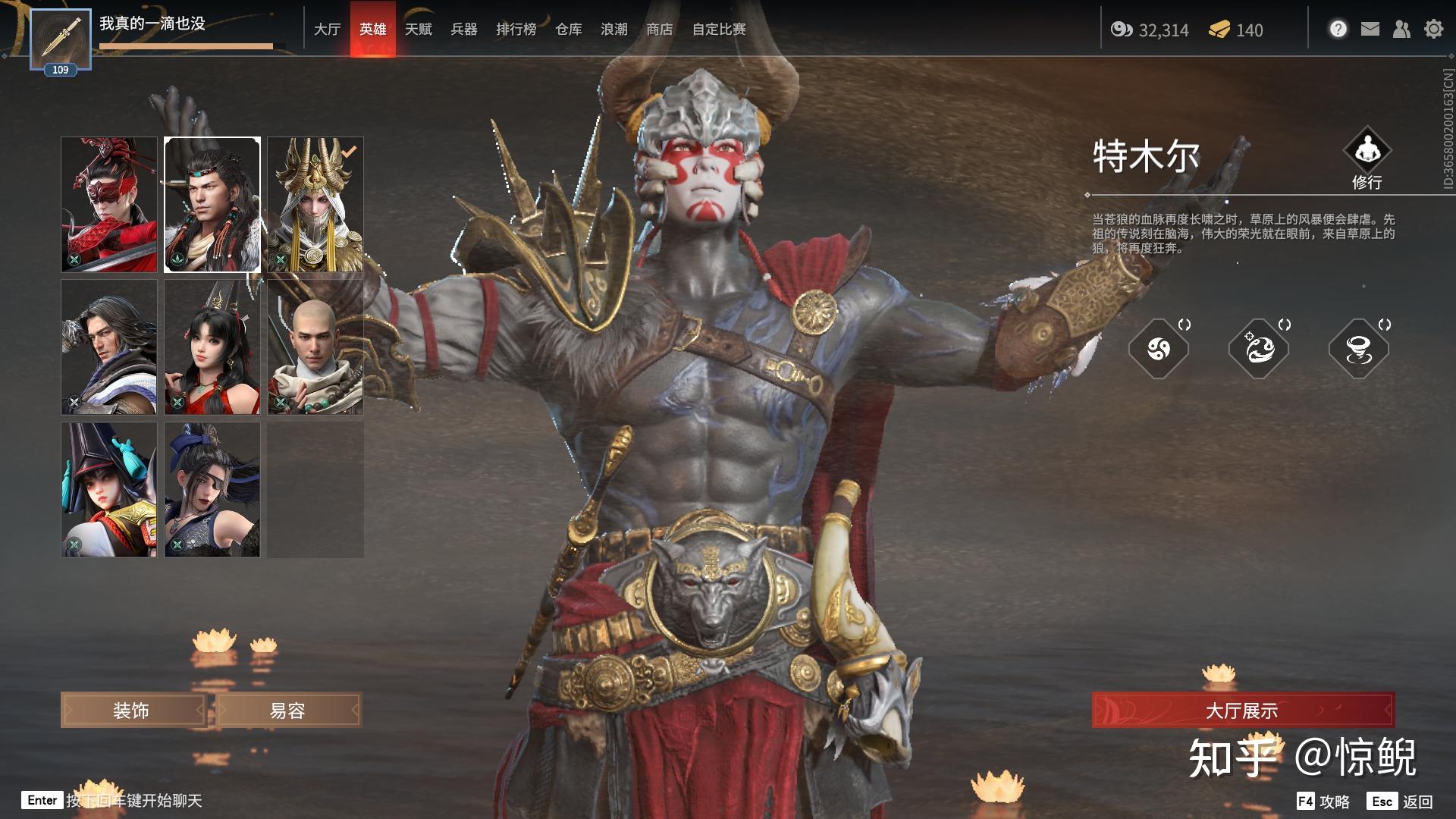Open the help question mark icon

click(1338, 29)
